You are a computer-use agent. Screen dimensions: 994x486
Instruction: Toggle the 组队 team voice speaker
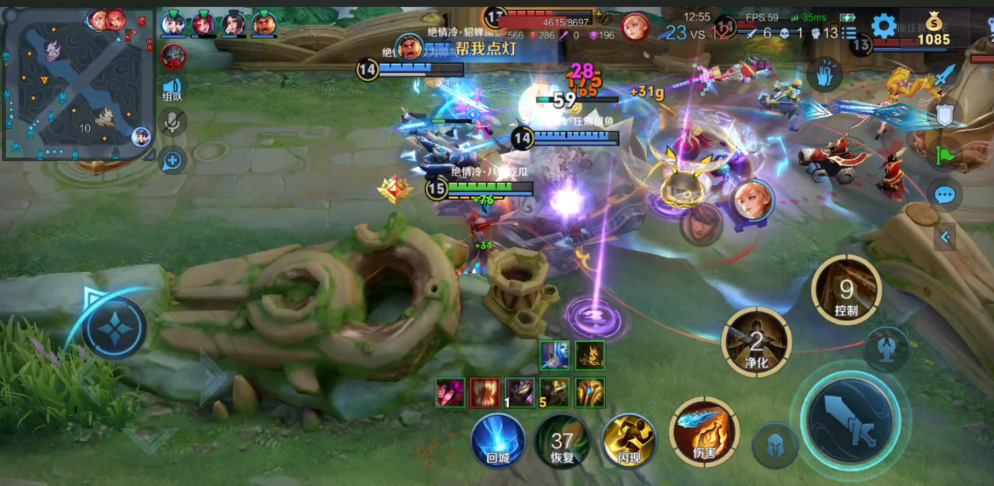[x=173, y=90]
